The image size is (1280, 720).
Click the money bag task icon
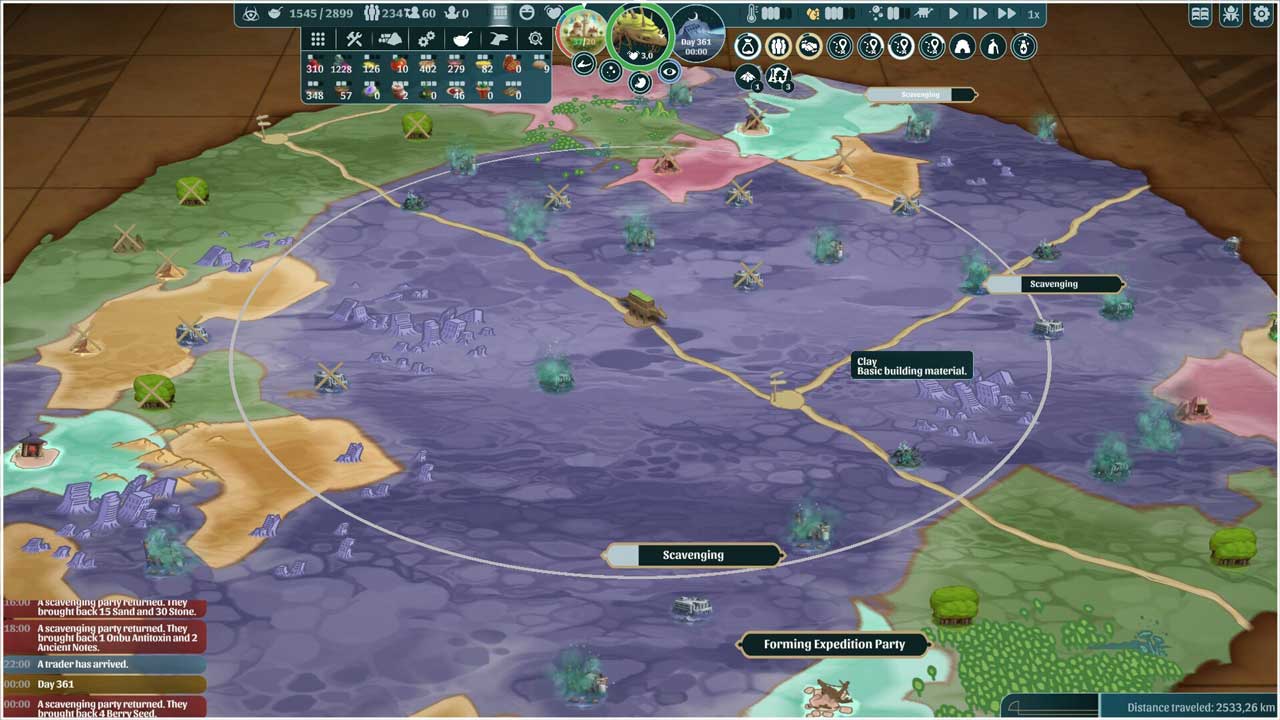(x=747, y=46)
